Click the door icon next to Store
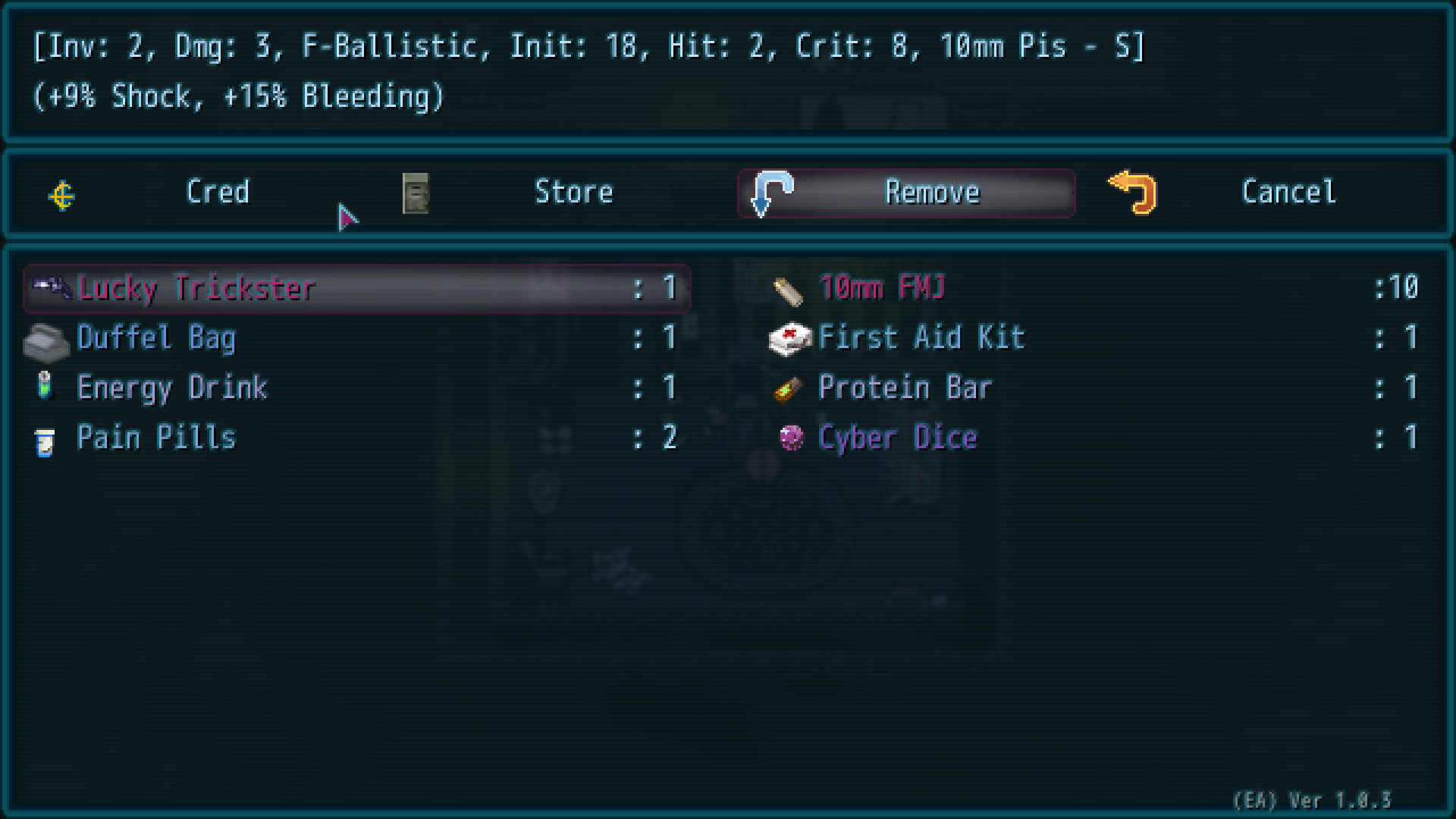Viewport: 1456px width, 819px height. [416, 194]
